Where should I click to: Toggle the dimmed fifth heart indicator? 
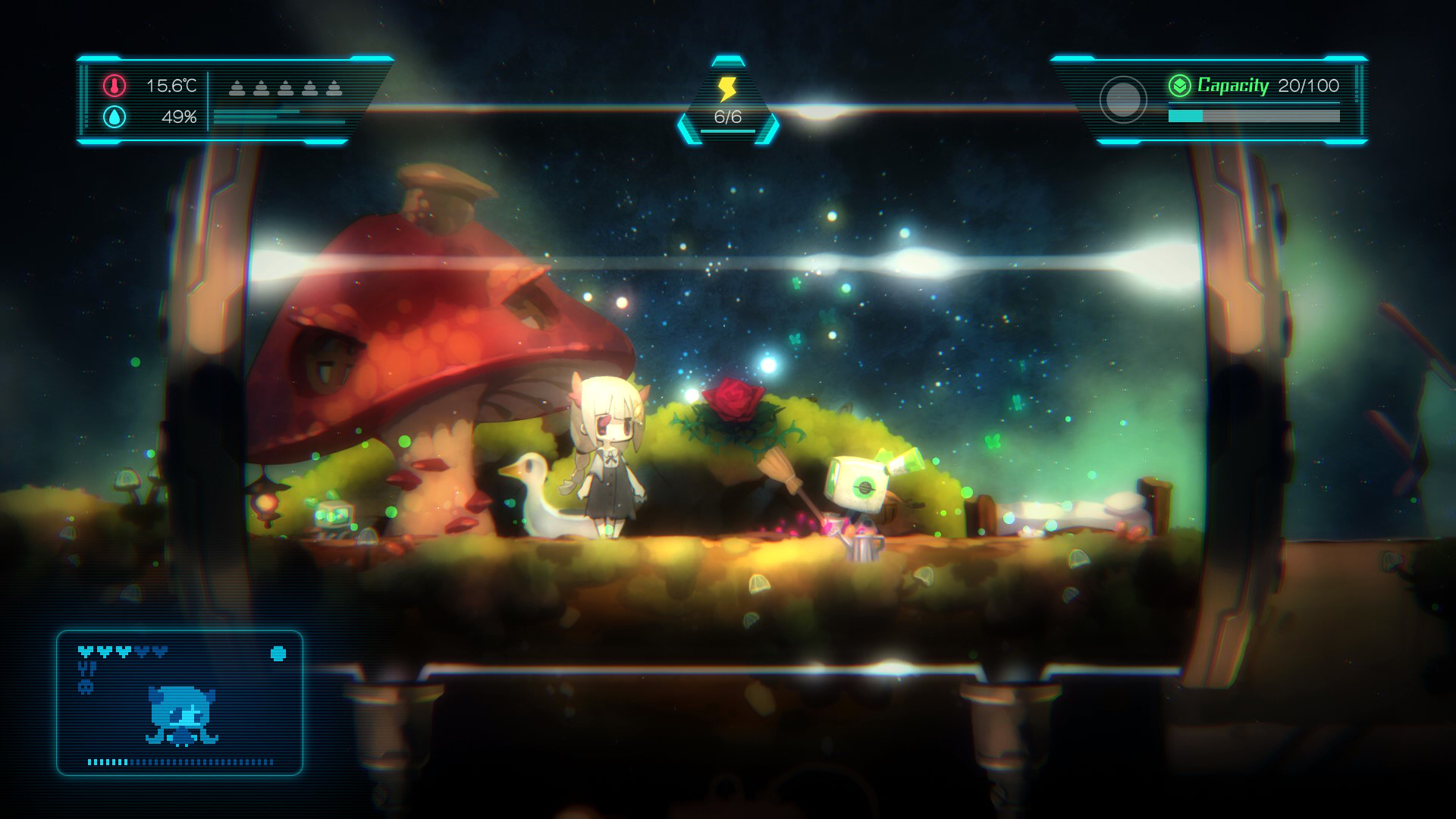(161, 652)
